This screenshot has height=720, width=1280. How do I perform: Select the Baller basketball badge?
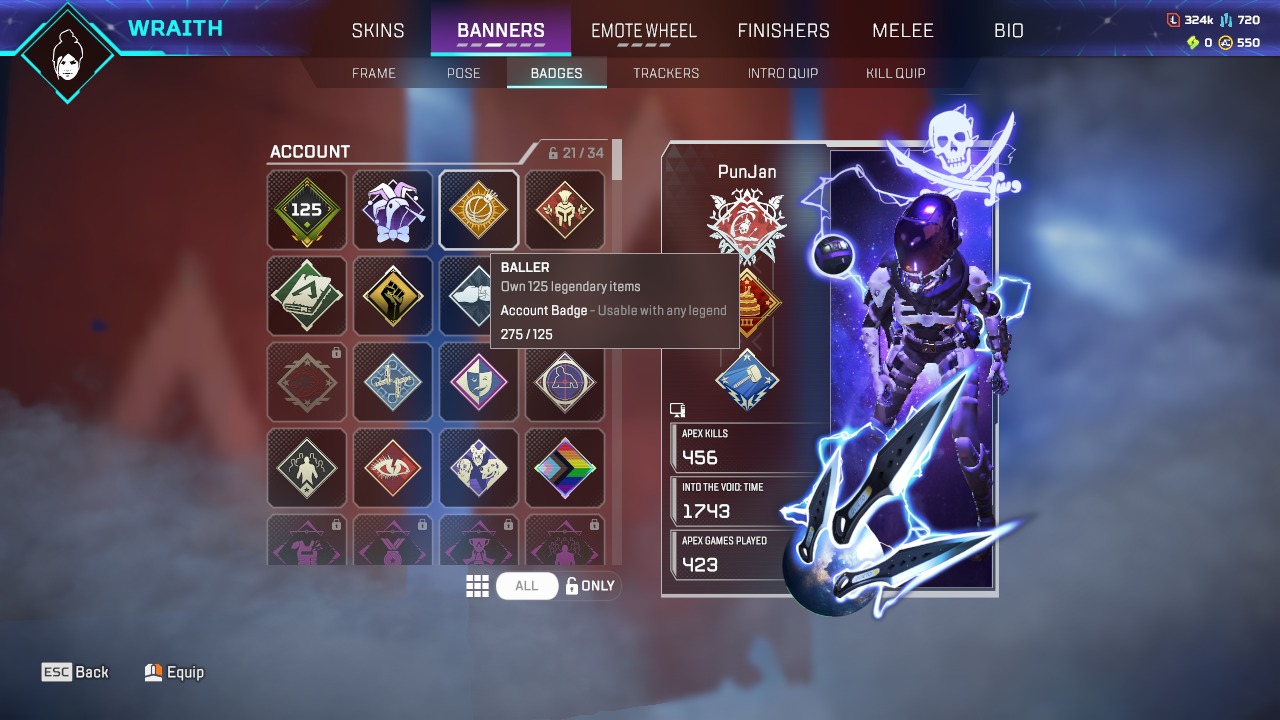(478, 210)
